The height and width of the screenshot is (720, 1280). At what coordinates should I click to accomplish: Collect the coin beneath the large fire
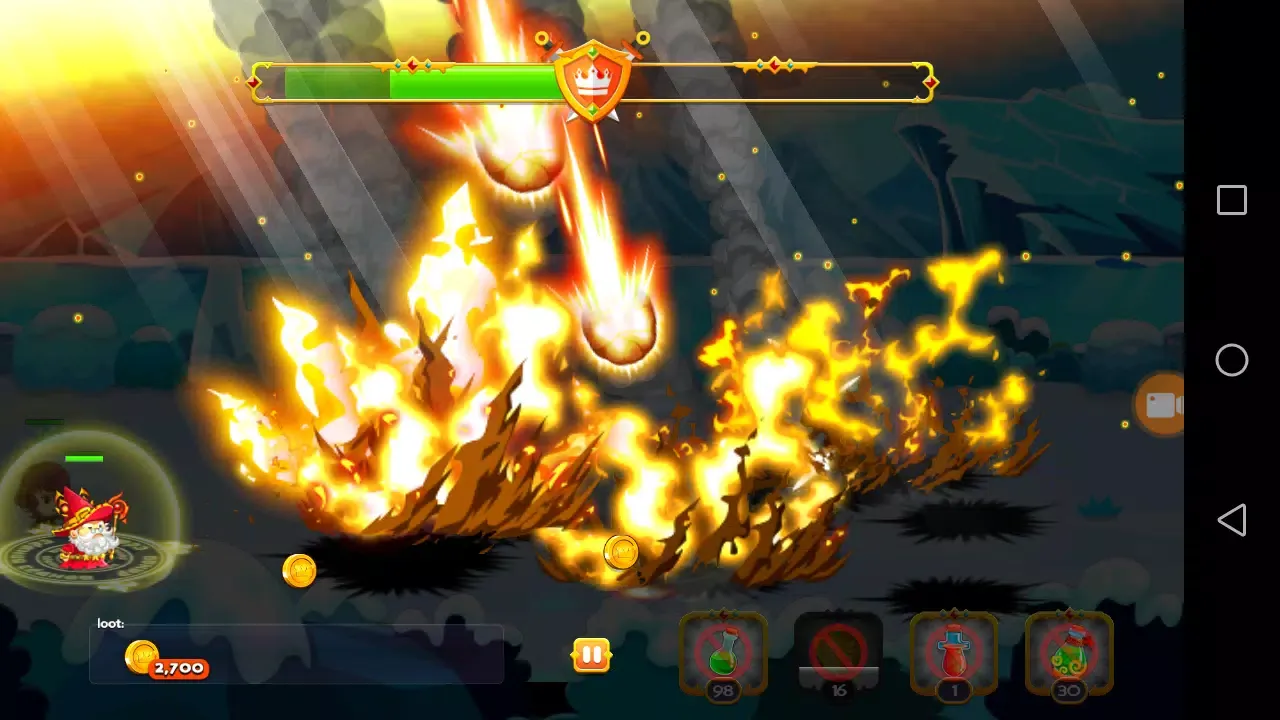(x=620, y=551)
